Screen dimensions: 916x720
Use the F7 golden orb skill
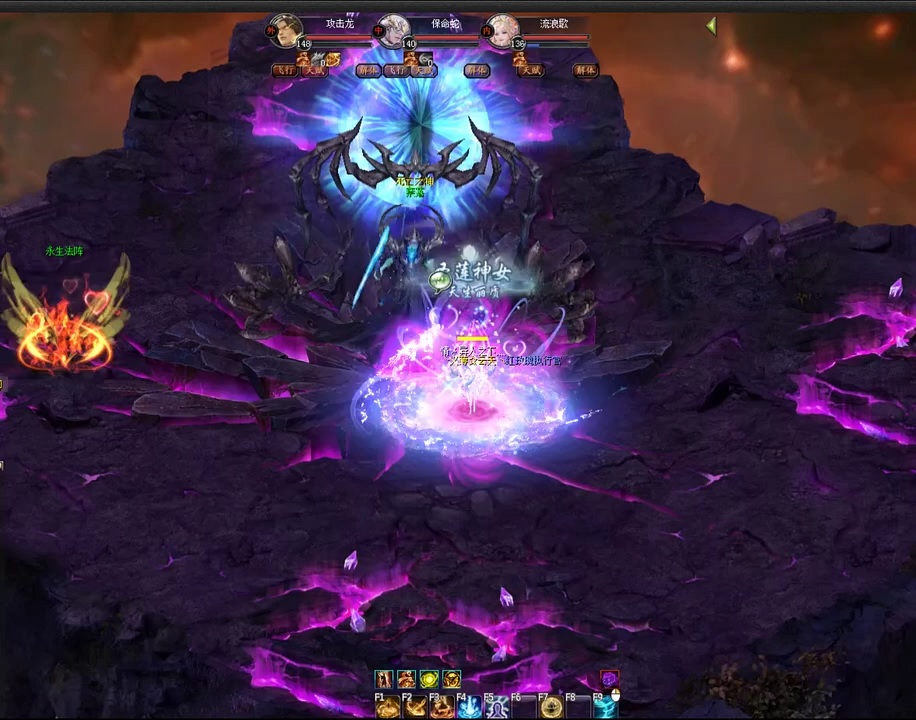tap(551, 708)
